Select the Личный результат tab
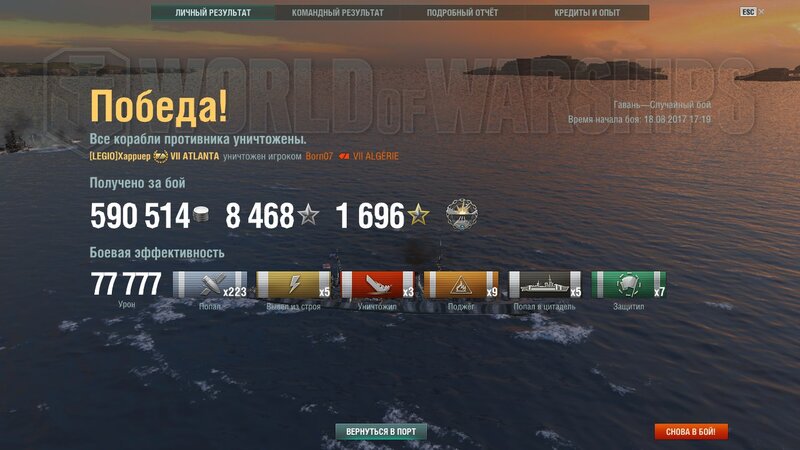 coord(212,13)
